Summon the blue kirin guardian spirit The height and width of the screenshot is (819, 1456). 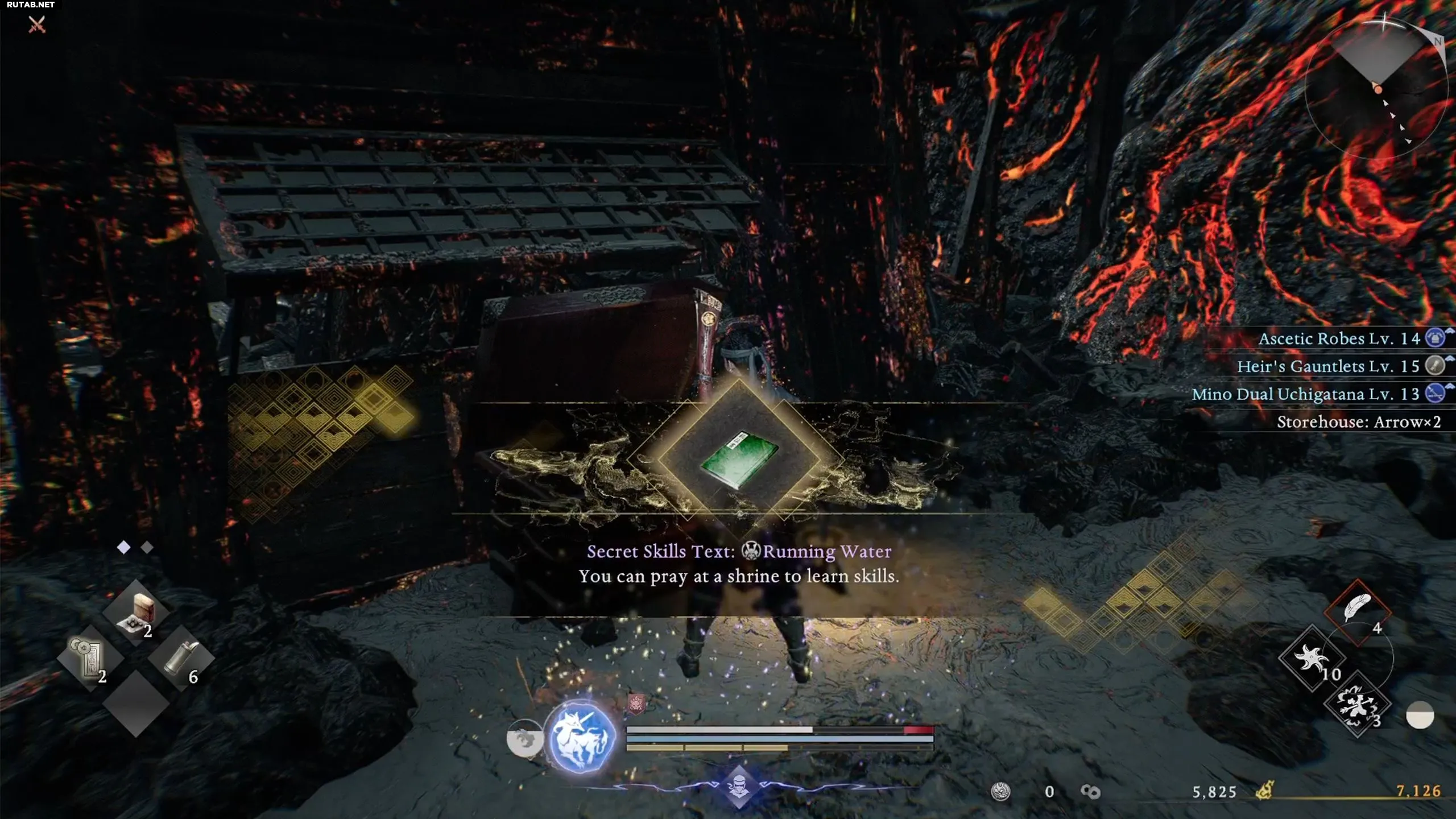pyautogui.click(x=580, y=737)
